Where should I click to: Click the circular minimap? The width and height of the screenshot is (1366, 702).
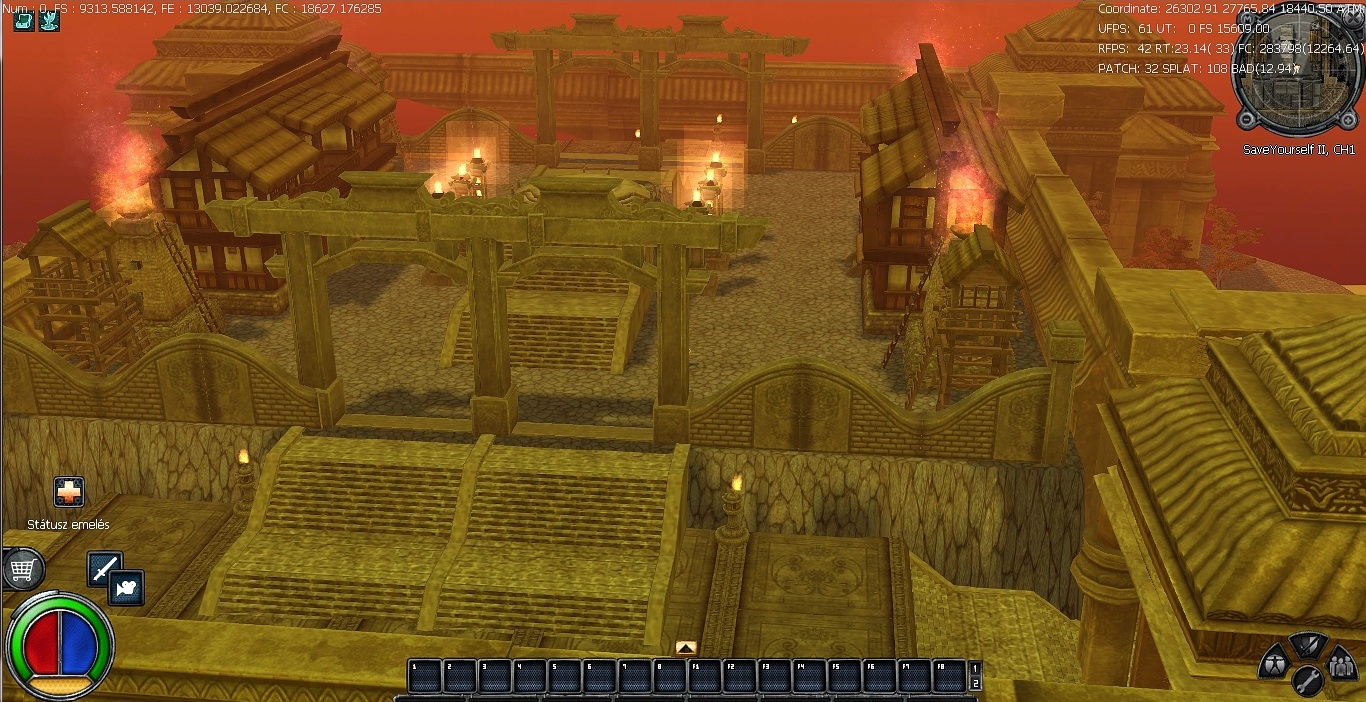[1298, 72]
